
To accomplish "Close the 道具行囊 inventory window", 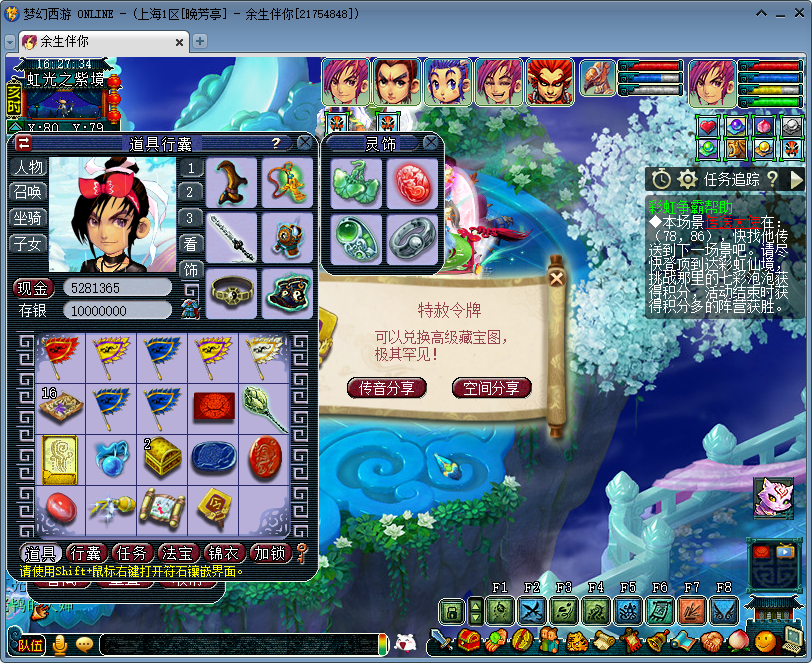I will (x=304, y=143).
